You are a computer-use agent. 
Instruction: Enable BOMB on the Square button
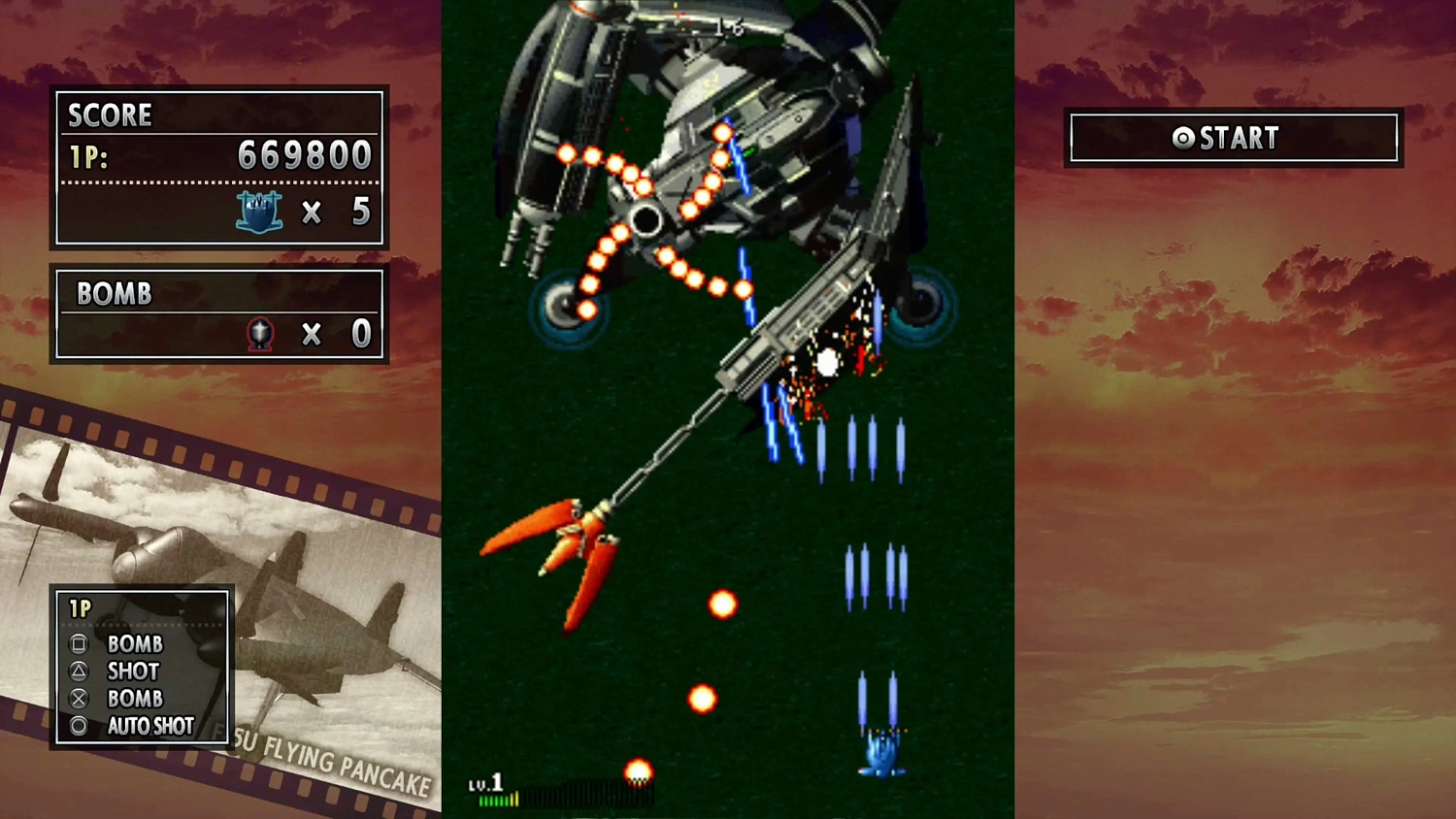[136, 643]
